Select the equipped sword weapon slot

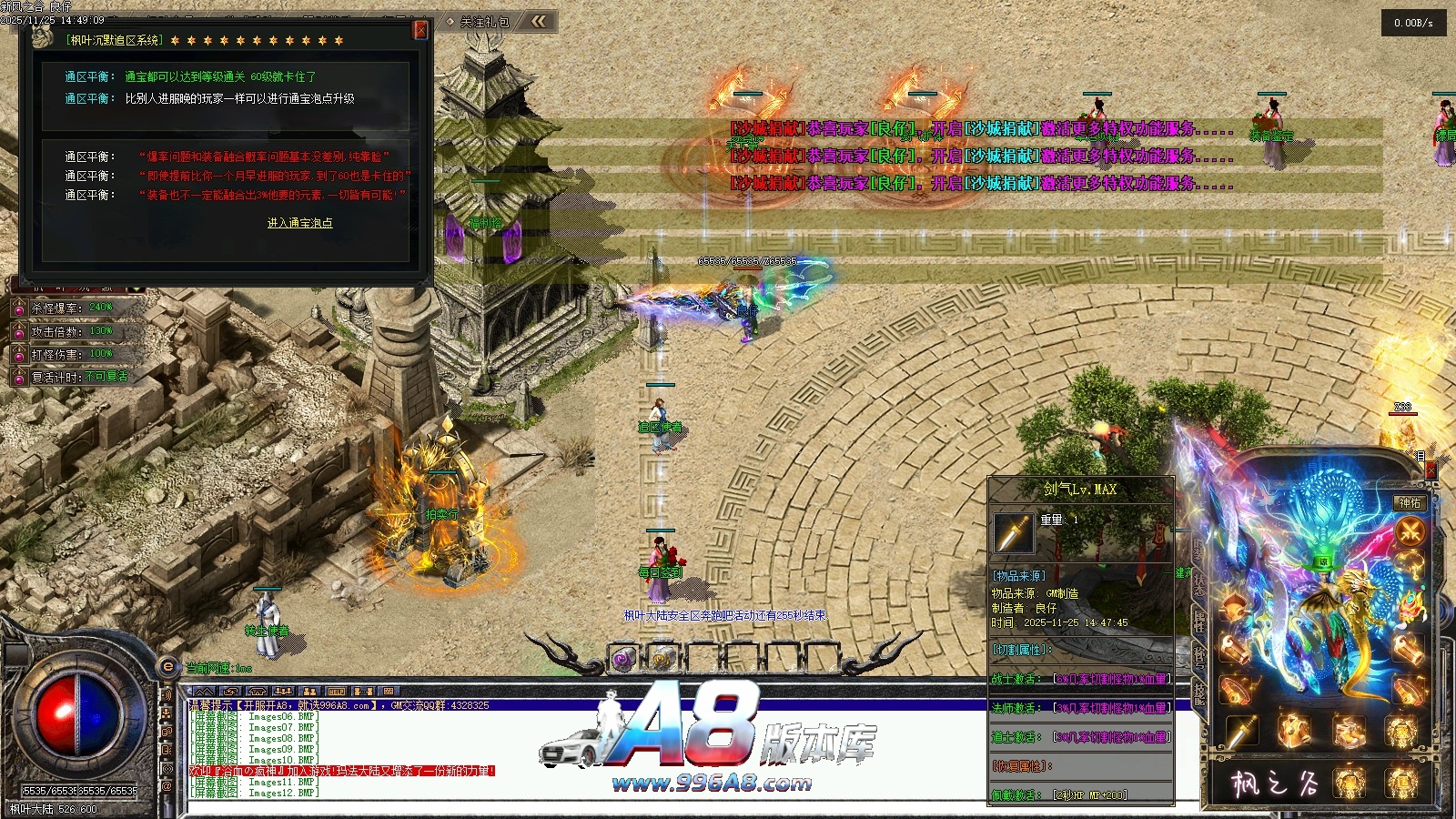pyautogui.click(x=1241, y=730)
